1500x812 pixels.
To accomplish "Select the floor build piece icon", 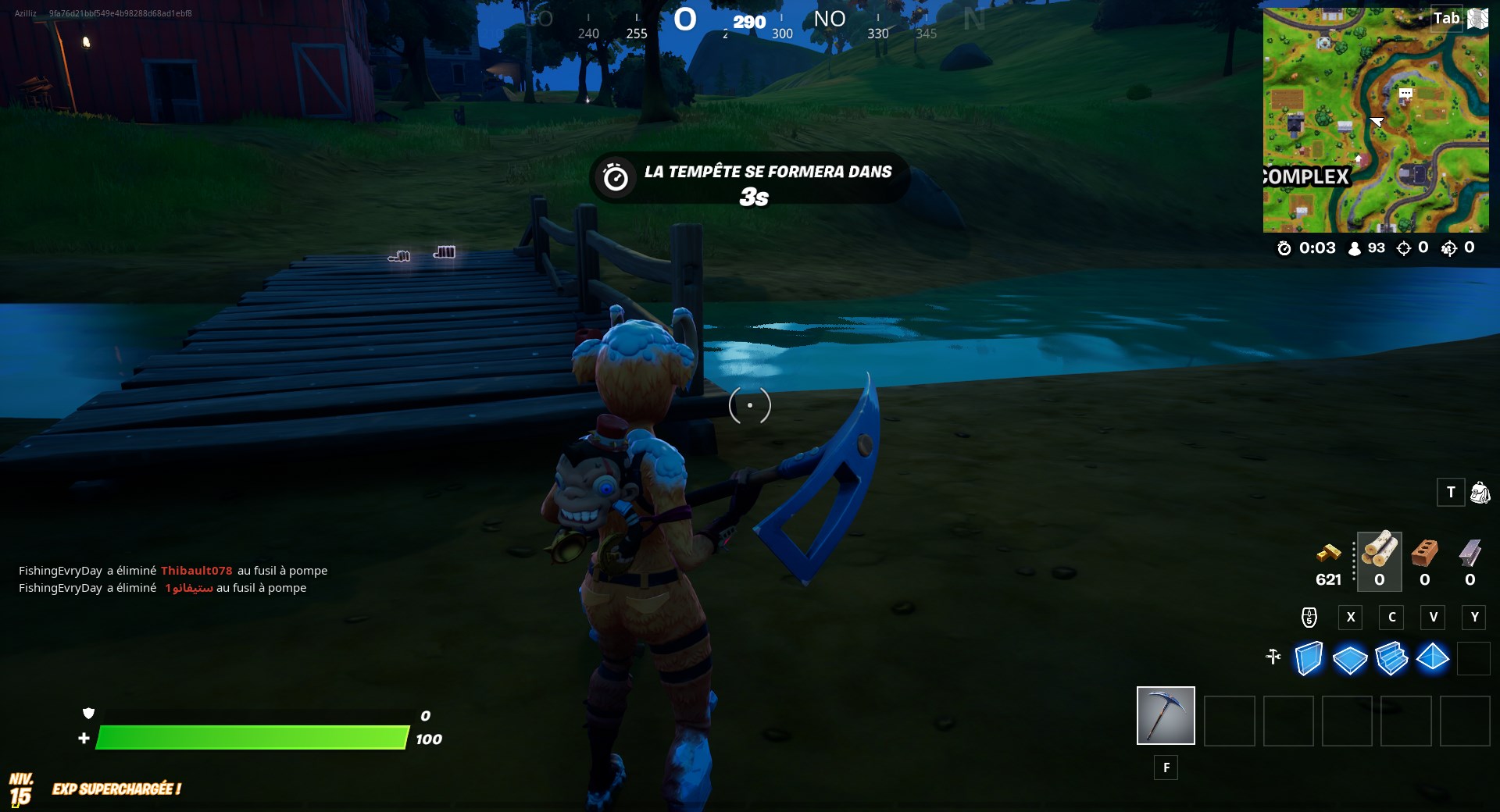I will 1349,660.
